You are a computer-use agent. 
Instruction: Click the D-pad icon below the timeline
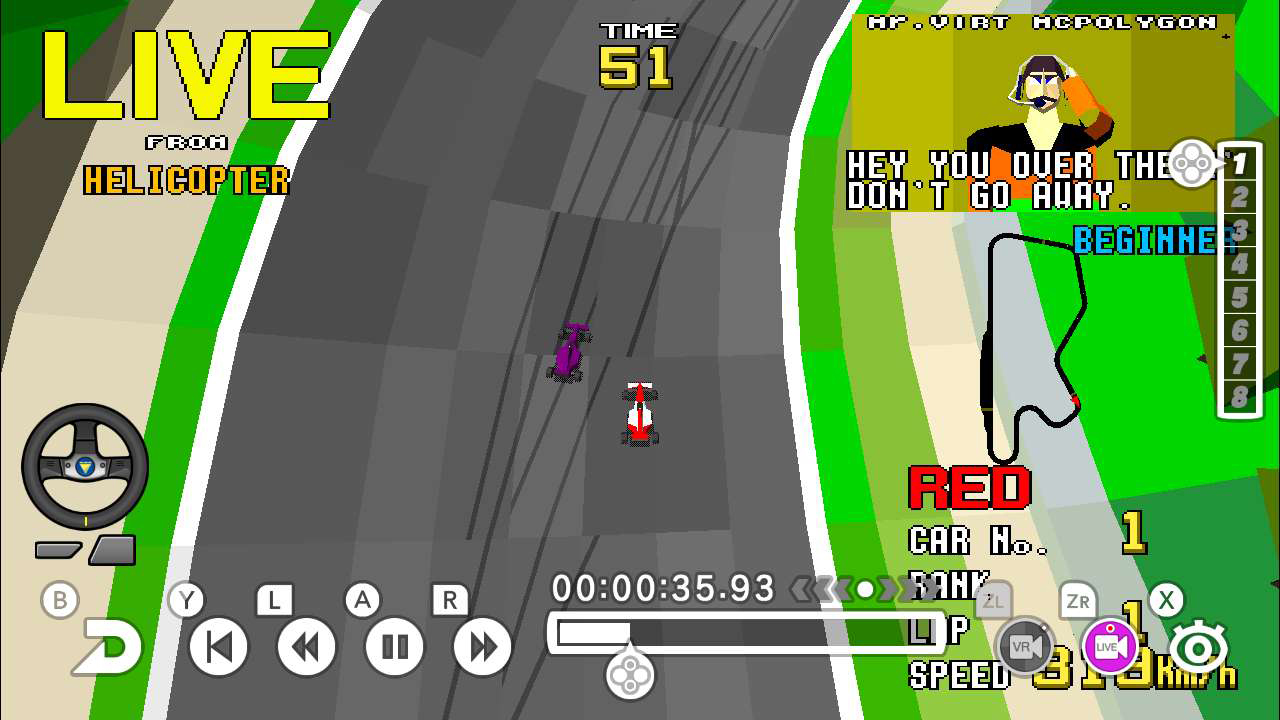(x=629, y=676)
